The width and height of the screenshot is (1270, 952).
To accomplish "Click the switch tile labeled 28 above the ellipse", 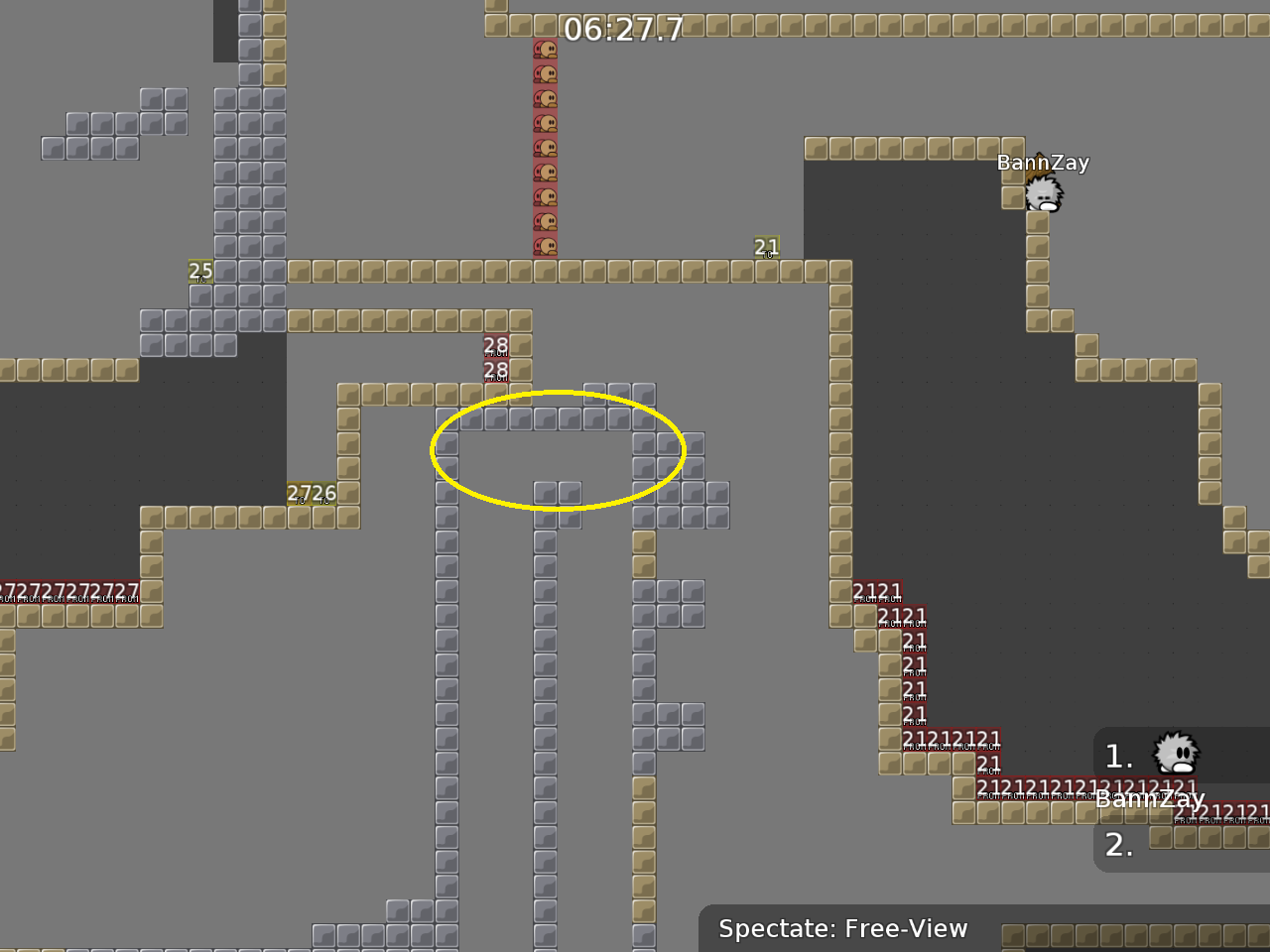I will [x=495, y=345].
